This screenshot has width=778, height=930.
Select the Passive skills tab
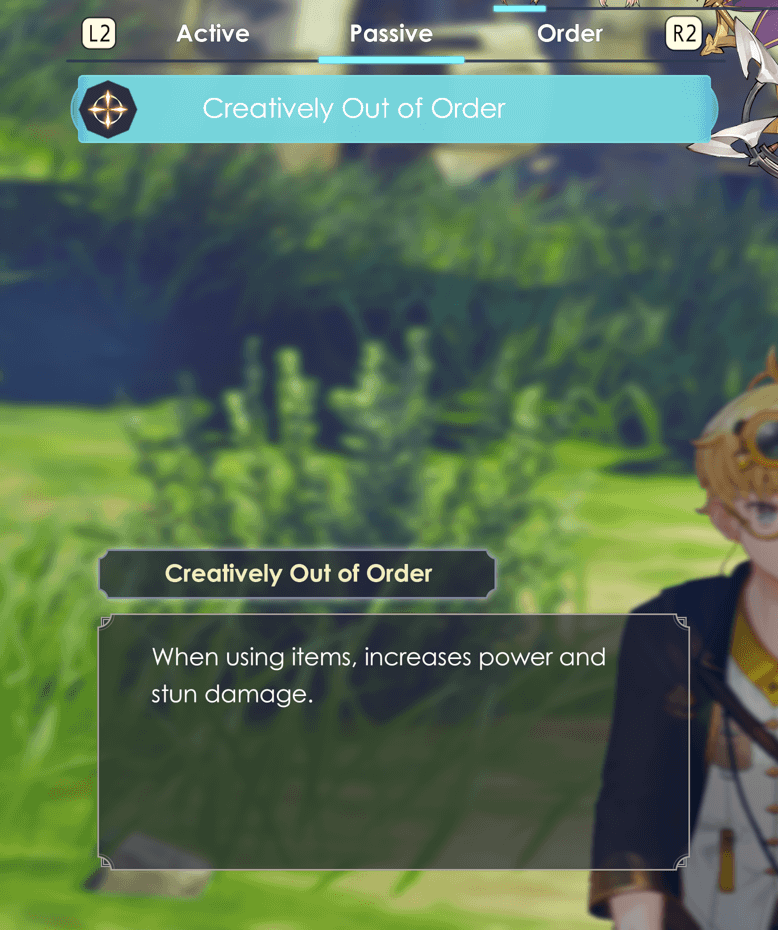click(x=391, y=34)
